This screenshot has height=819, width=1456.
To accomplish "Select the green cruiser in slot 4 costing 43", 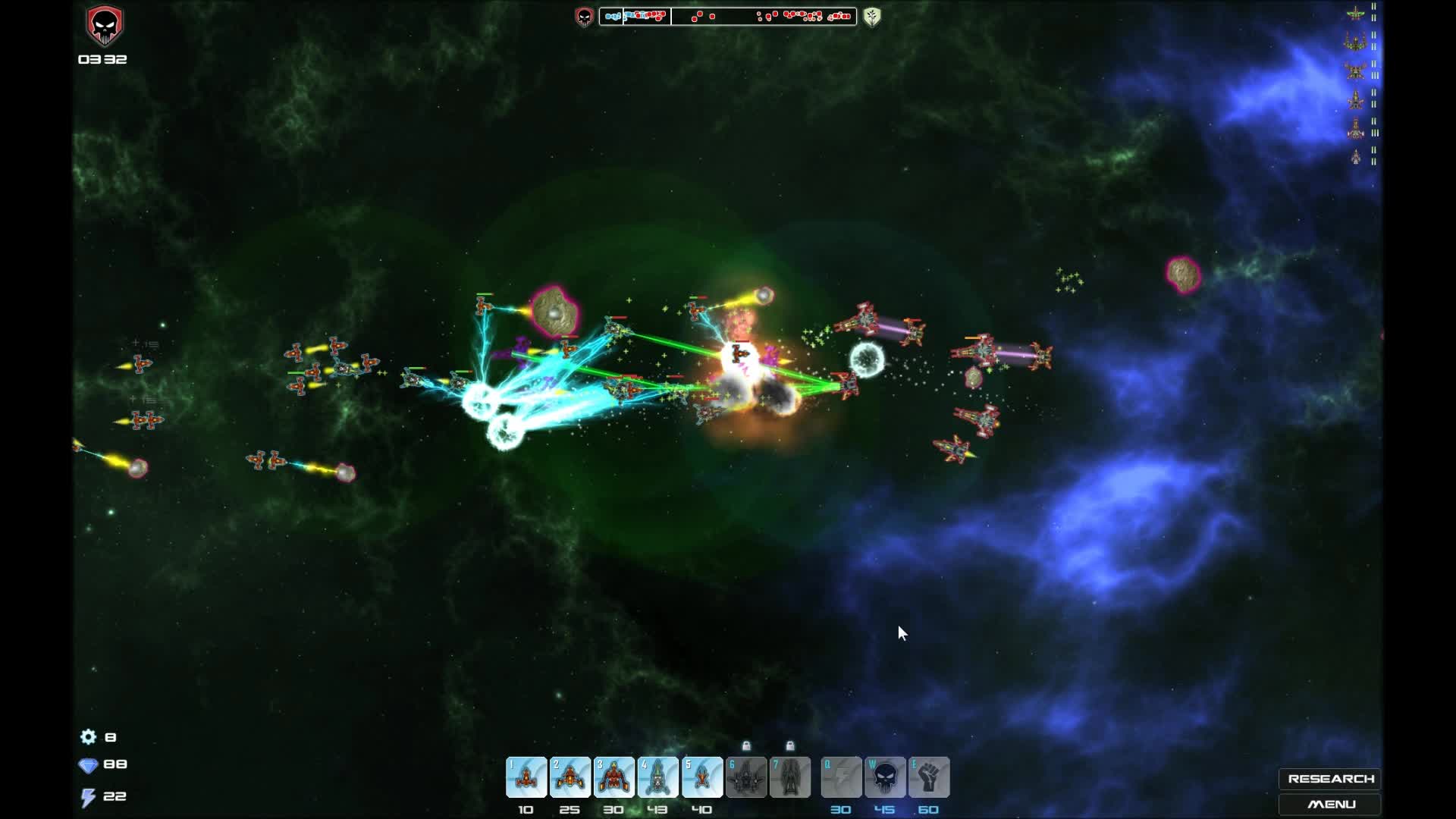I will click(x=659, y=777).
